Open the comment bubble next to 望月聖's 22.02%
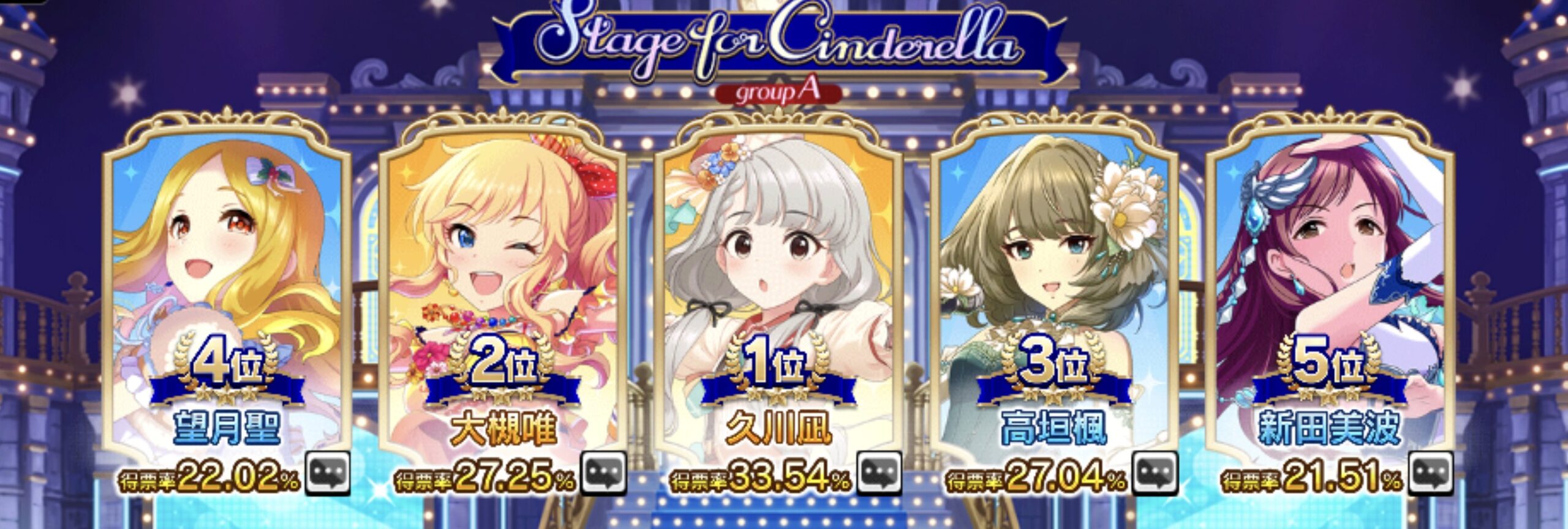Screen dimensions: 1568x529 click(x=328, y=473)
